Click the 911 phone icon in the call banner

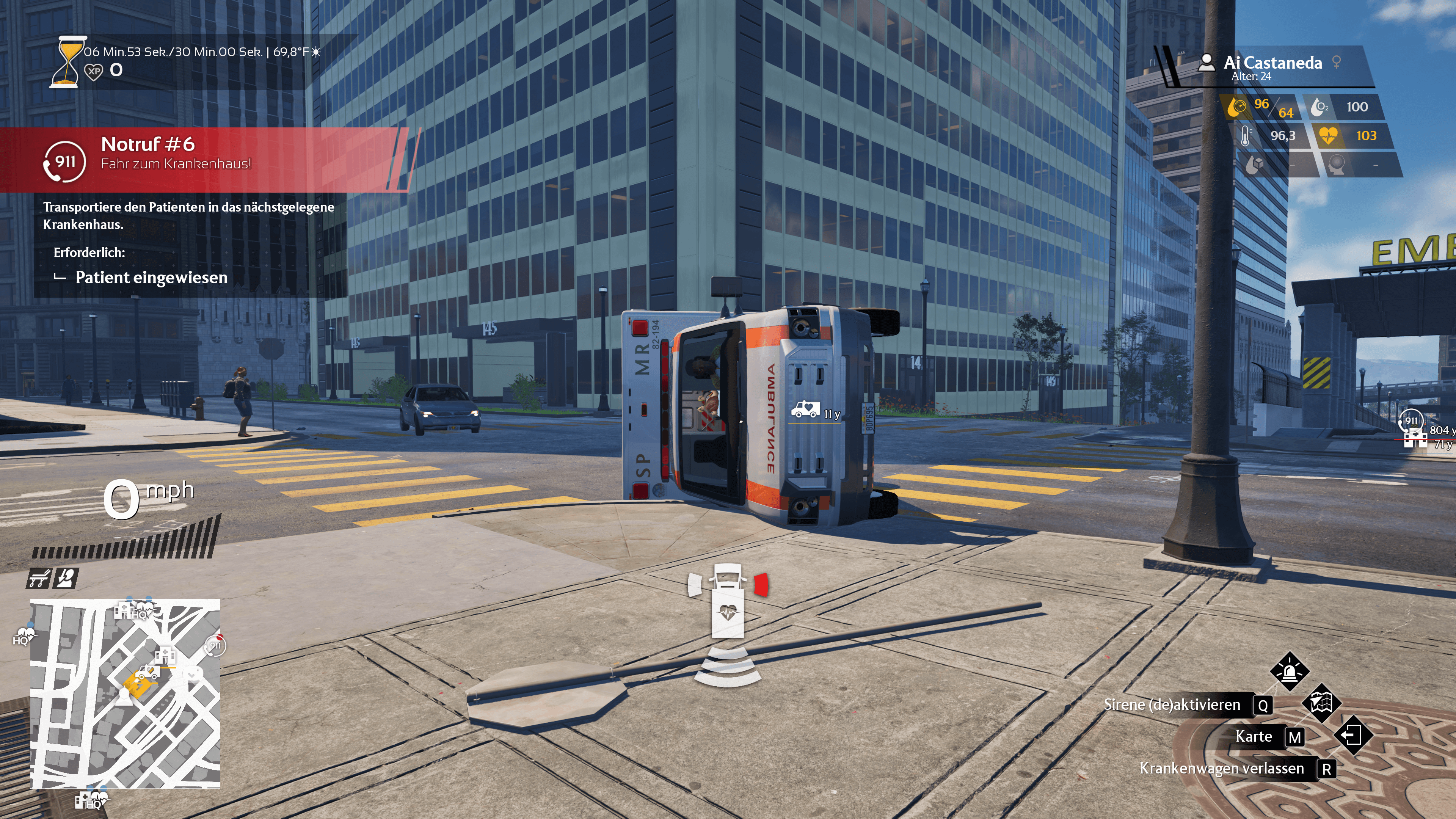64,162
